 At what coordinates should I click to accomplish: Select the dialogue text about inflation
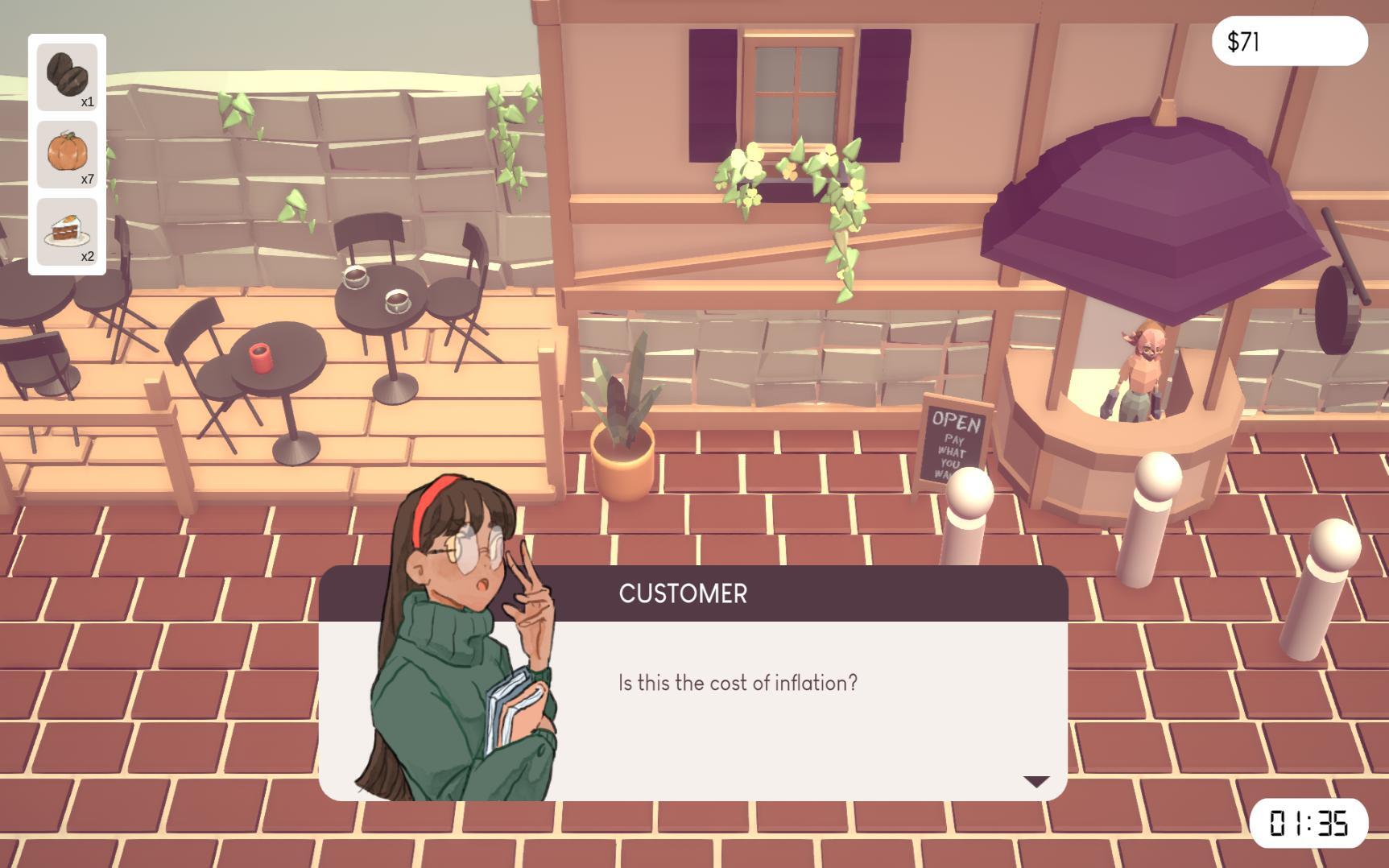[x=737, y=682]
